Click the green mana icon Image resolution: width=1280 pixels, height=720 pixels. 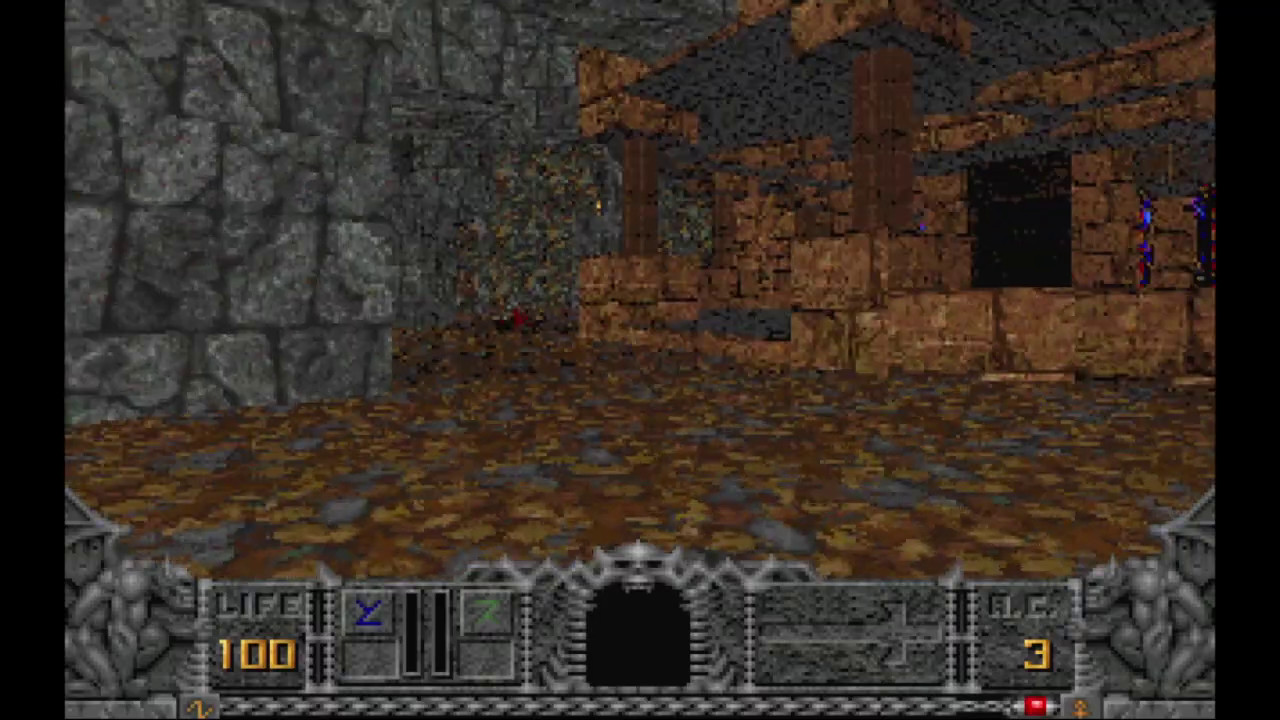pyautogui.click(x=486, y=612)
